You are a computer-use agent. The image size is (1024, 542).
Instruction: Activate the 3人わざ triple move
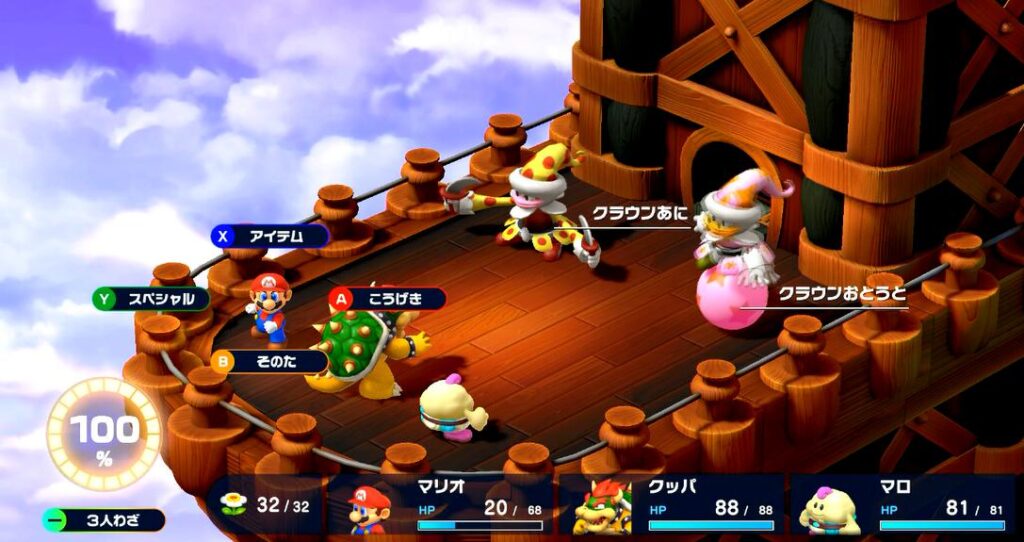[105, 520]
